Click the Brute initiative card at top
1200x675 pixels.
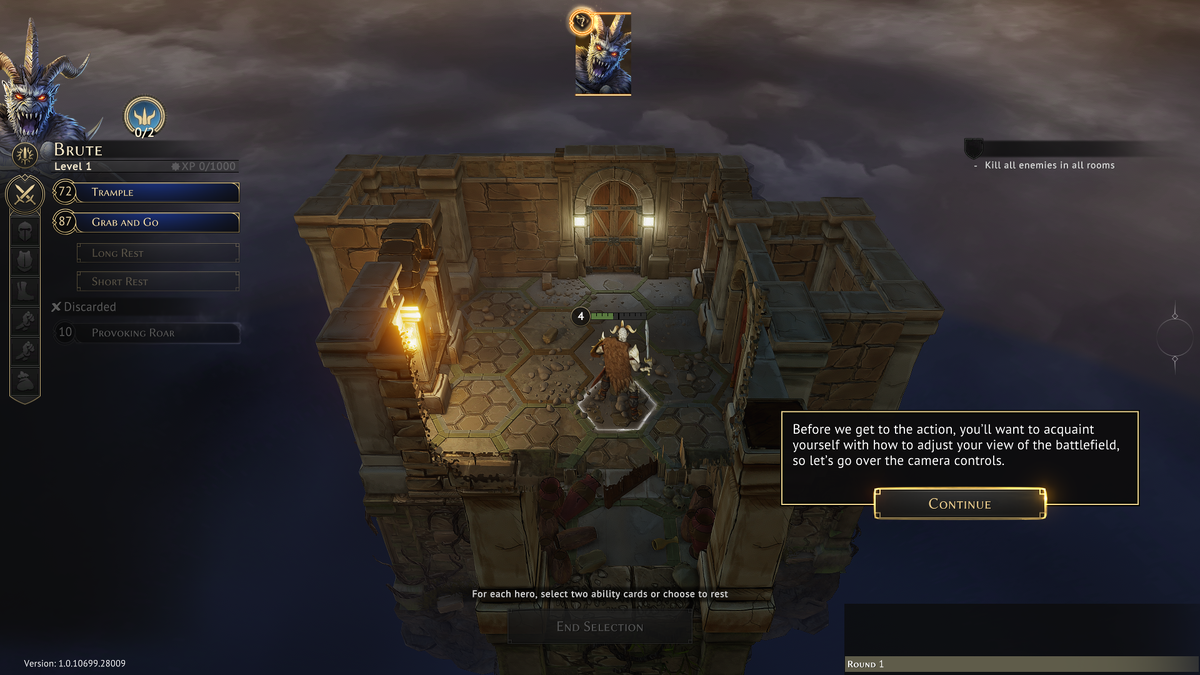(602, 54)
